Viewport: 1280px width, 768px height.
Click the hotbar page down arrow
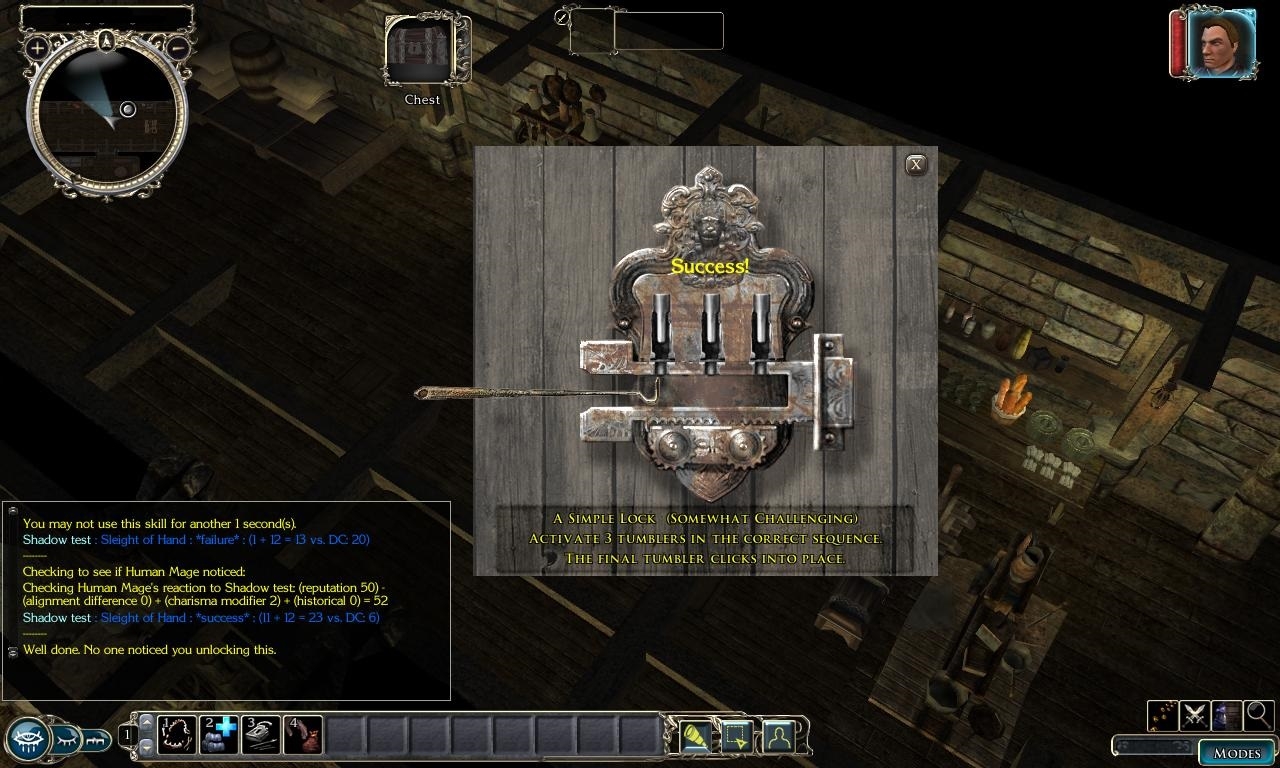click(146, 747)
